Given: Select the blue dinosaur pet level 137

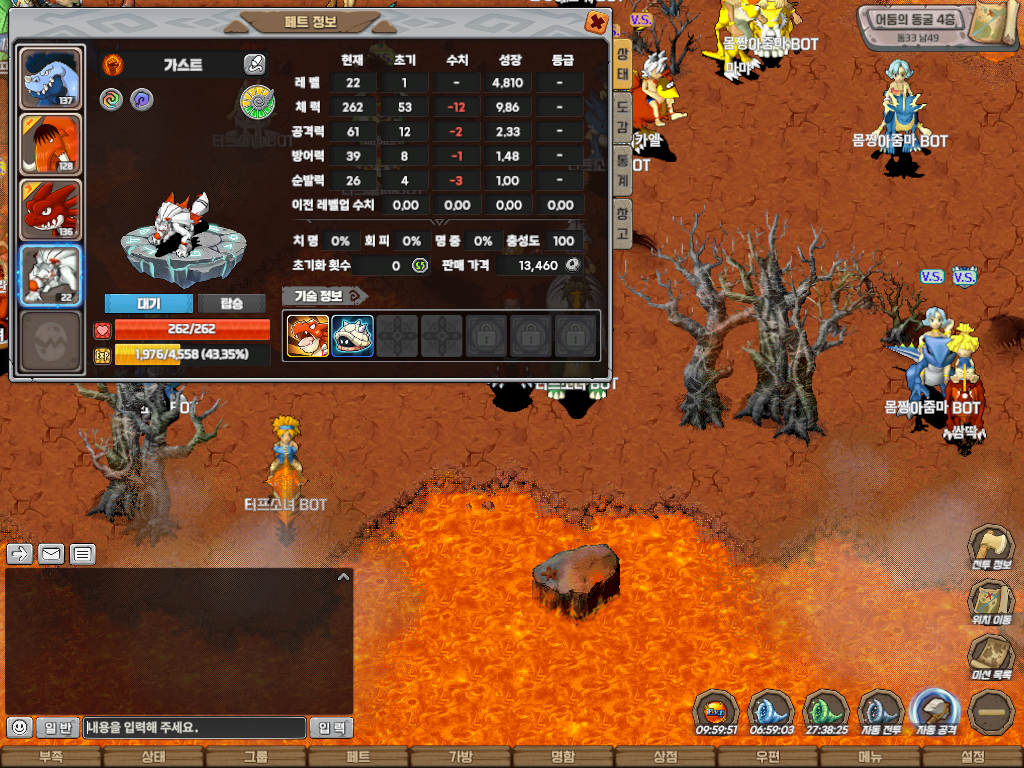Looking at the screenshot, I should tap(50, 78).
